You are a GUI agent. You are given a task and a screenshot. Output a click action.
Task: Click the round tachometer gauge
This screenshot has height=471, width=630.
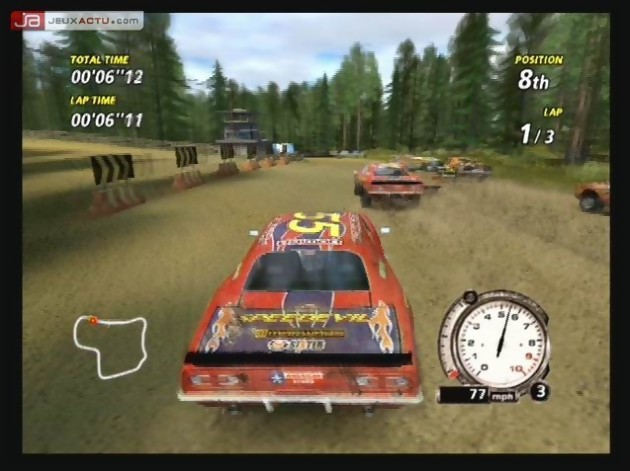(494, 341)
